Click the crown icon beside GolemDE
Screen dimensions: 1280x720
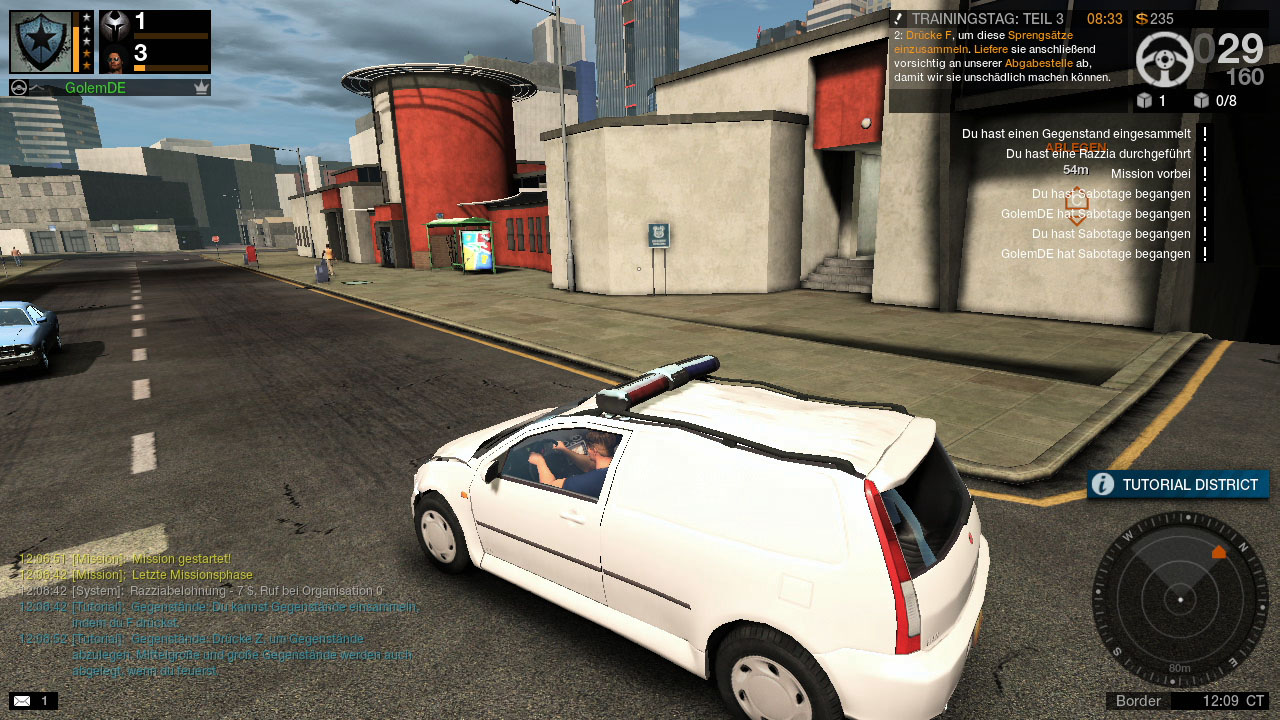pyautogui.click(x=201, y=88)
